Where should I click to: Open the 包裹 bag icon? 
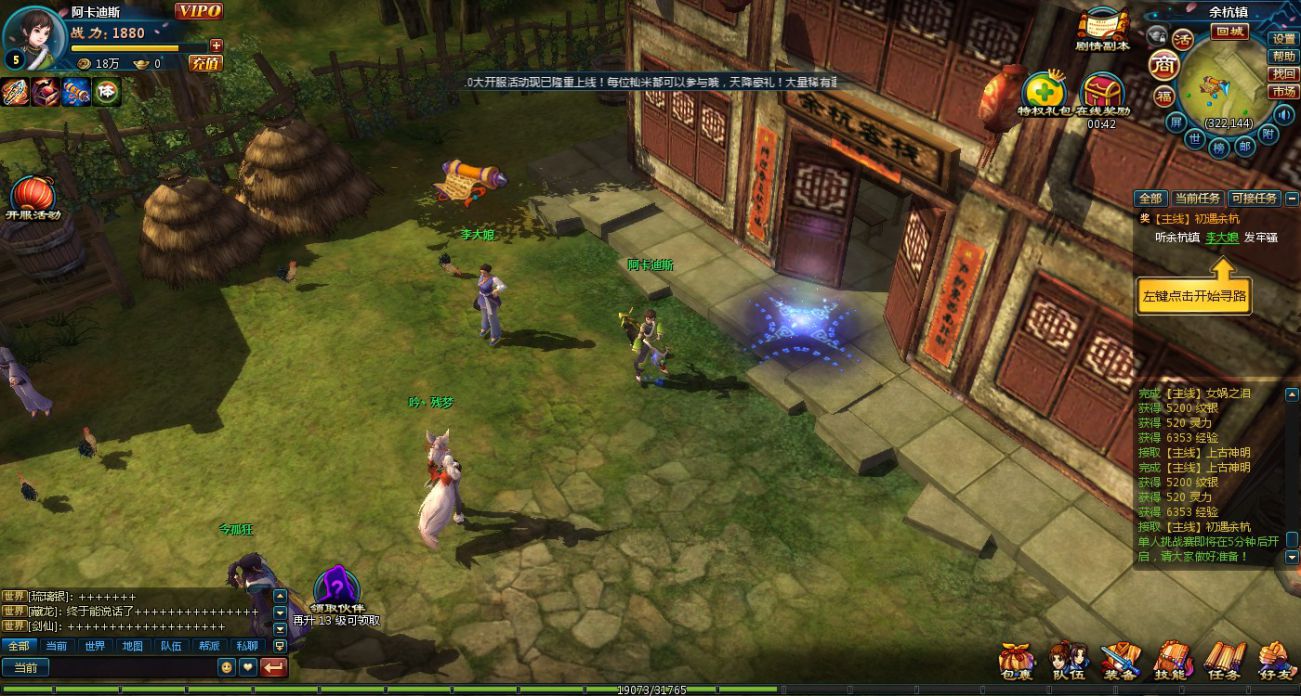tap(1016, 660)
